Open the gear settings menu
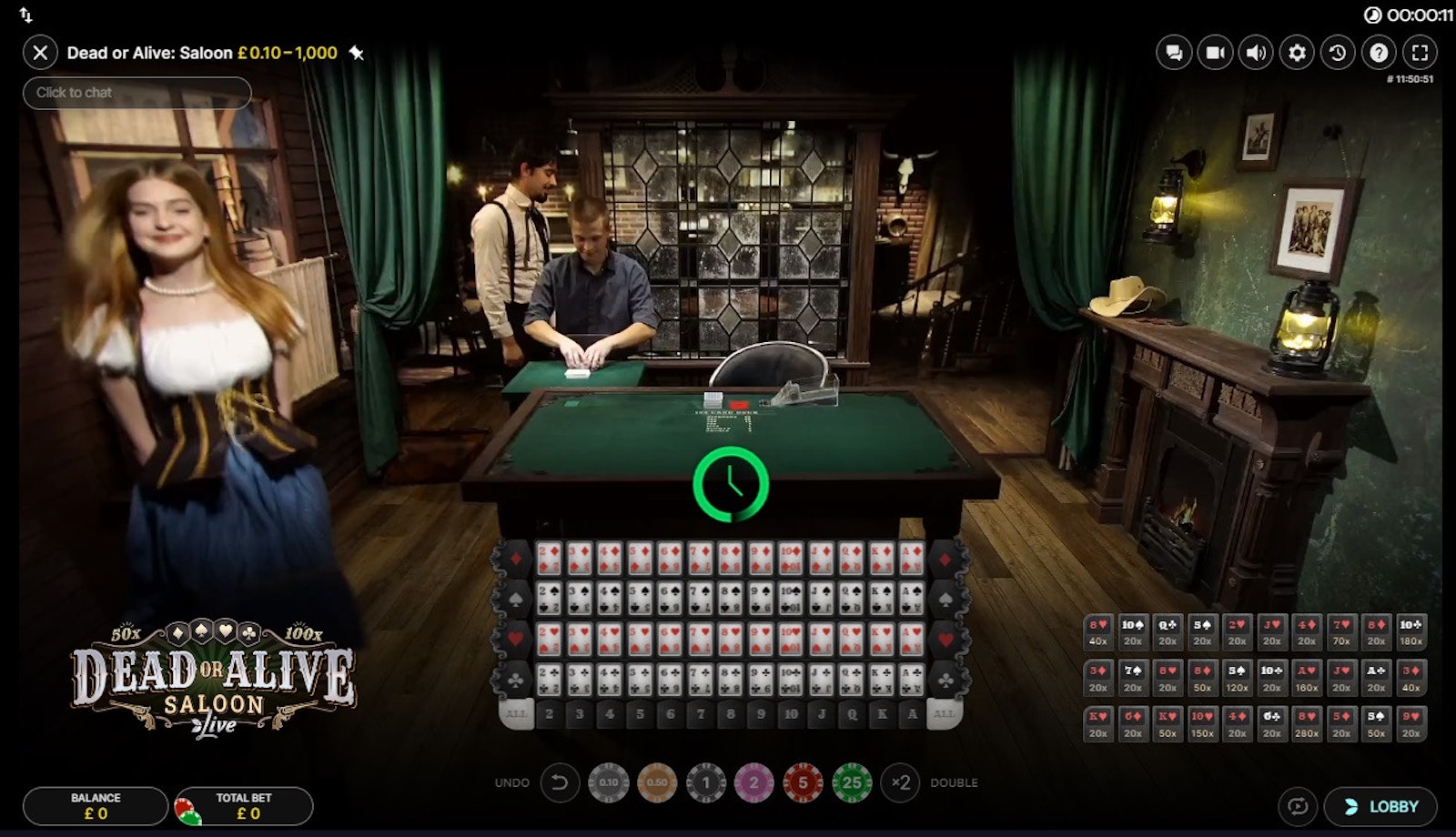Image resolution: width=1456 pixels, height=837 pixels. pyautogui.click(x=1297, y=53)
